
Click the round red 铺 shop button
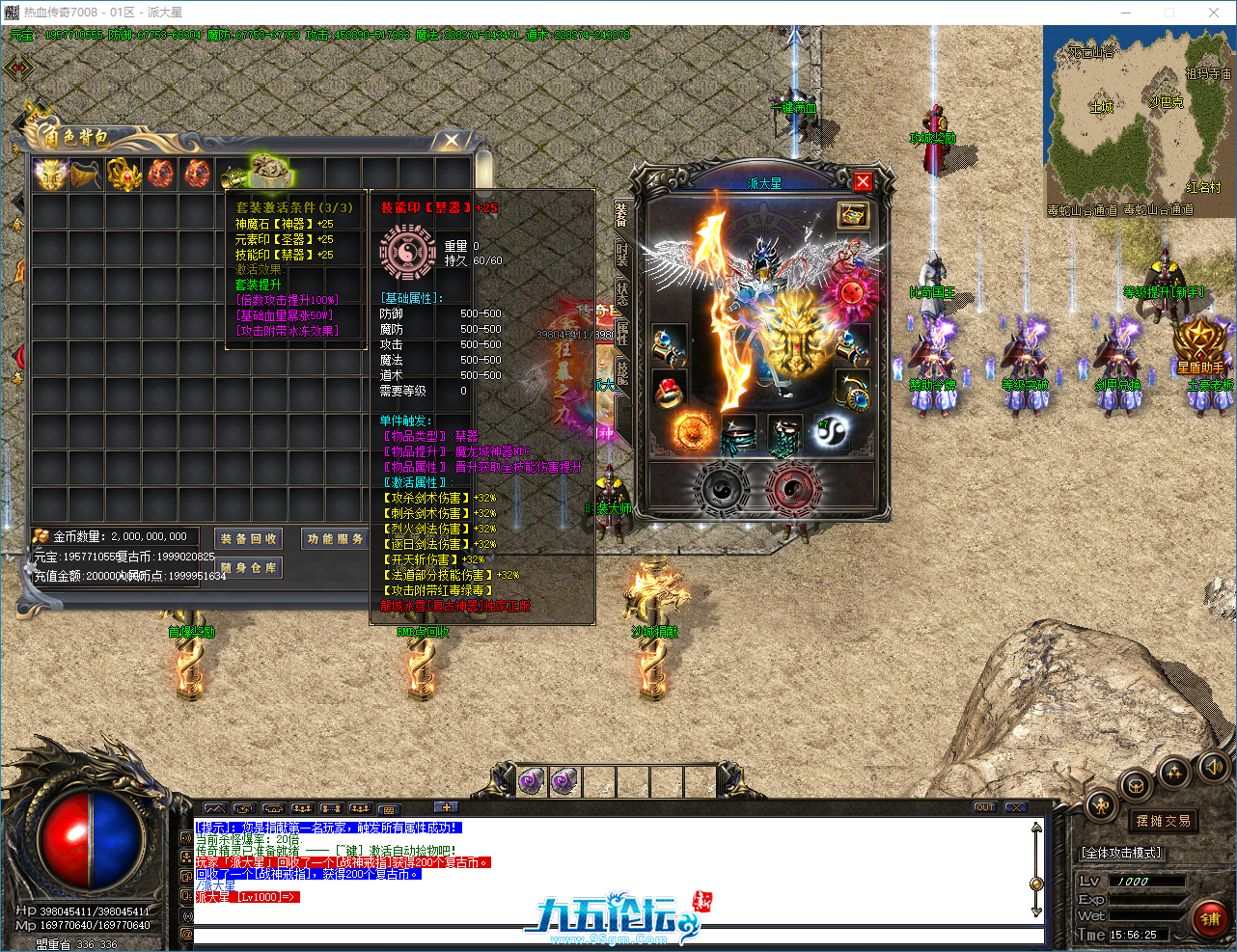pos(1211,920)
